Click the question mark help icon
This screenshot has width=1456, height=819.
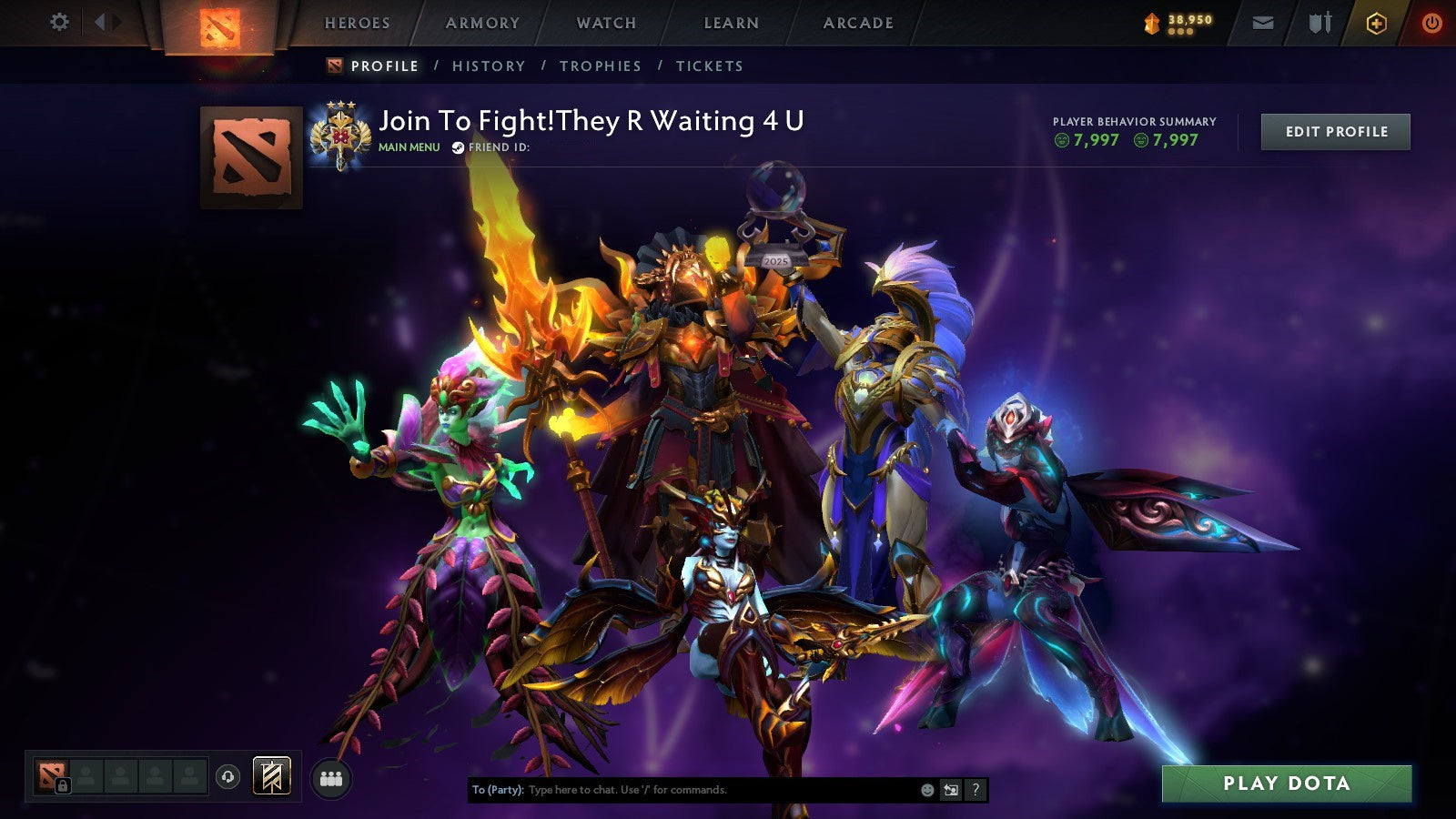click(x=976, y=790)
